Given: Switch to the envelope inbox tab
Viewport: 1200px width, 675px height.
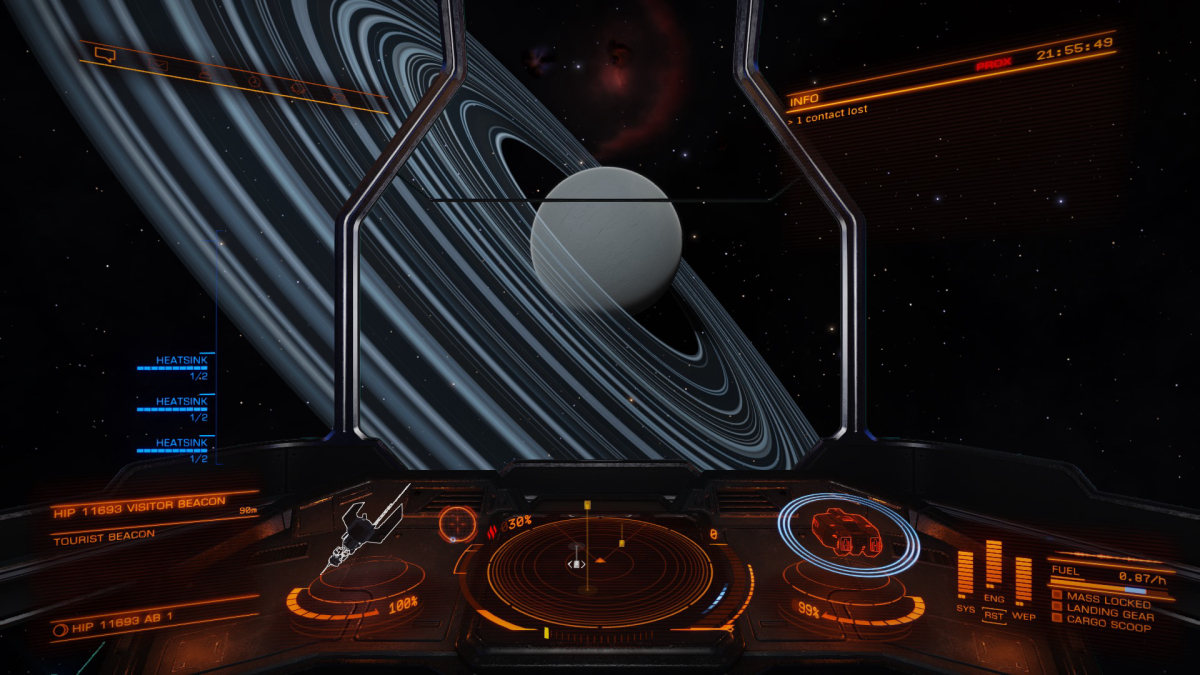Looking at the screenshot, I should coord(160,65).
